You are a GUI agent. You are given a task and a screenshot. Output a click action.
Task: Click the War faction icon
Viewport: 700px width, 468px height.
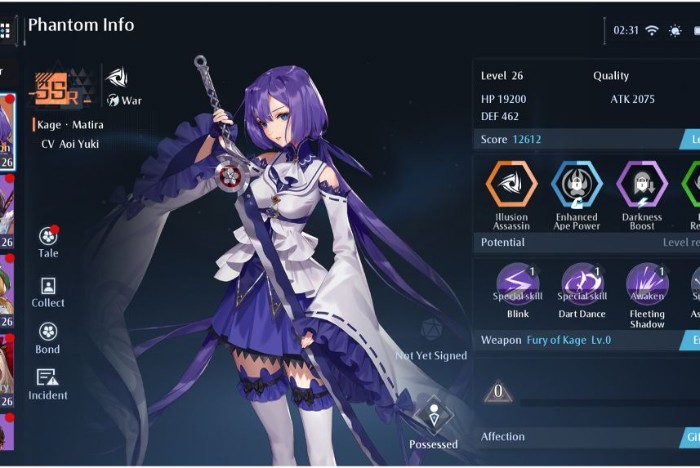(117, 77)
